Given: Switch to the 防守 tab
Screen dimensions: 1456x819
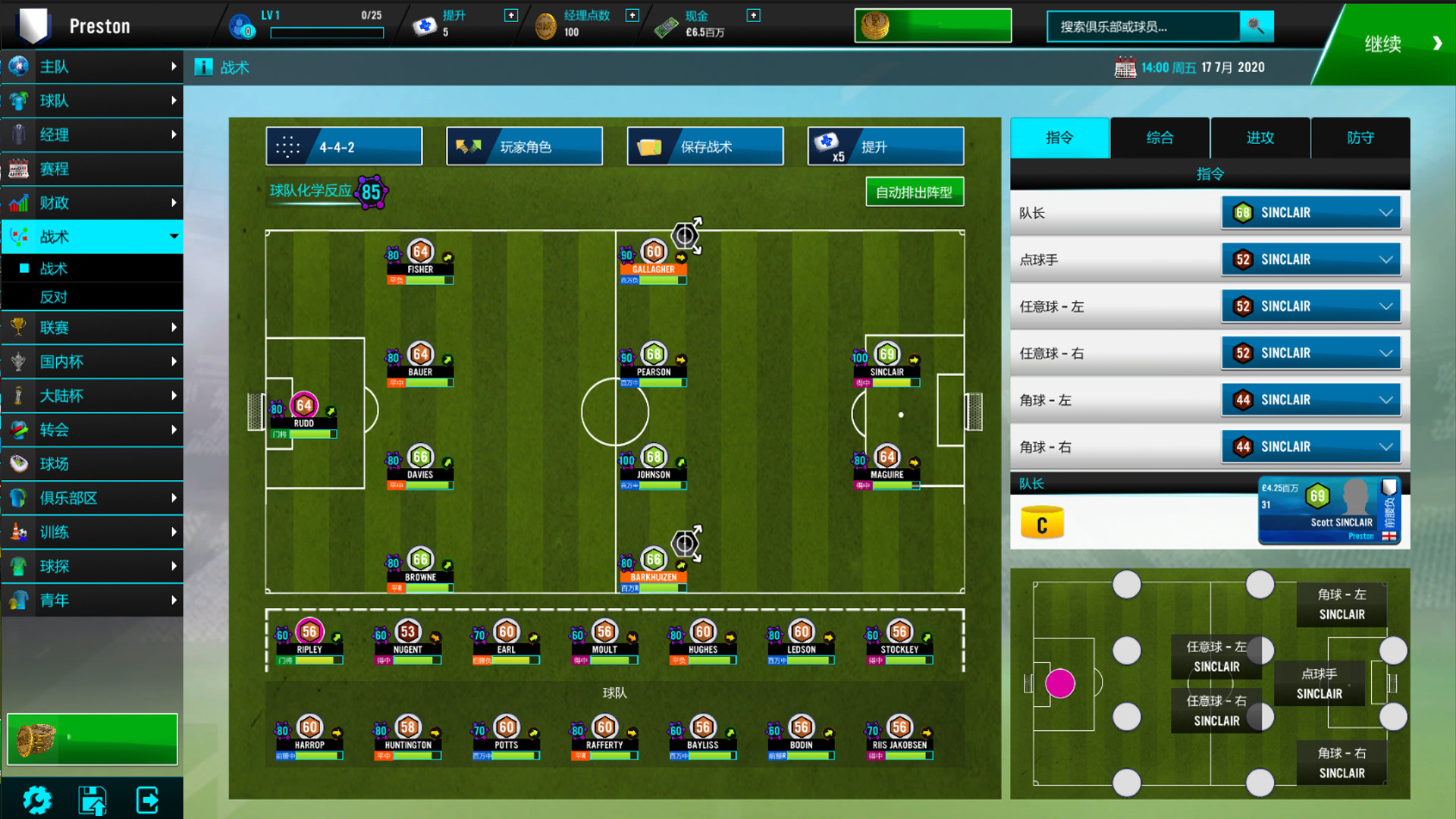Looking at the screenshot, I should [1361, 138].
